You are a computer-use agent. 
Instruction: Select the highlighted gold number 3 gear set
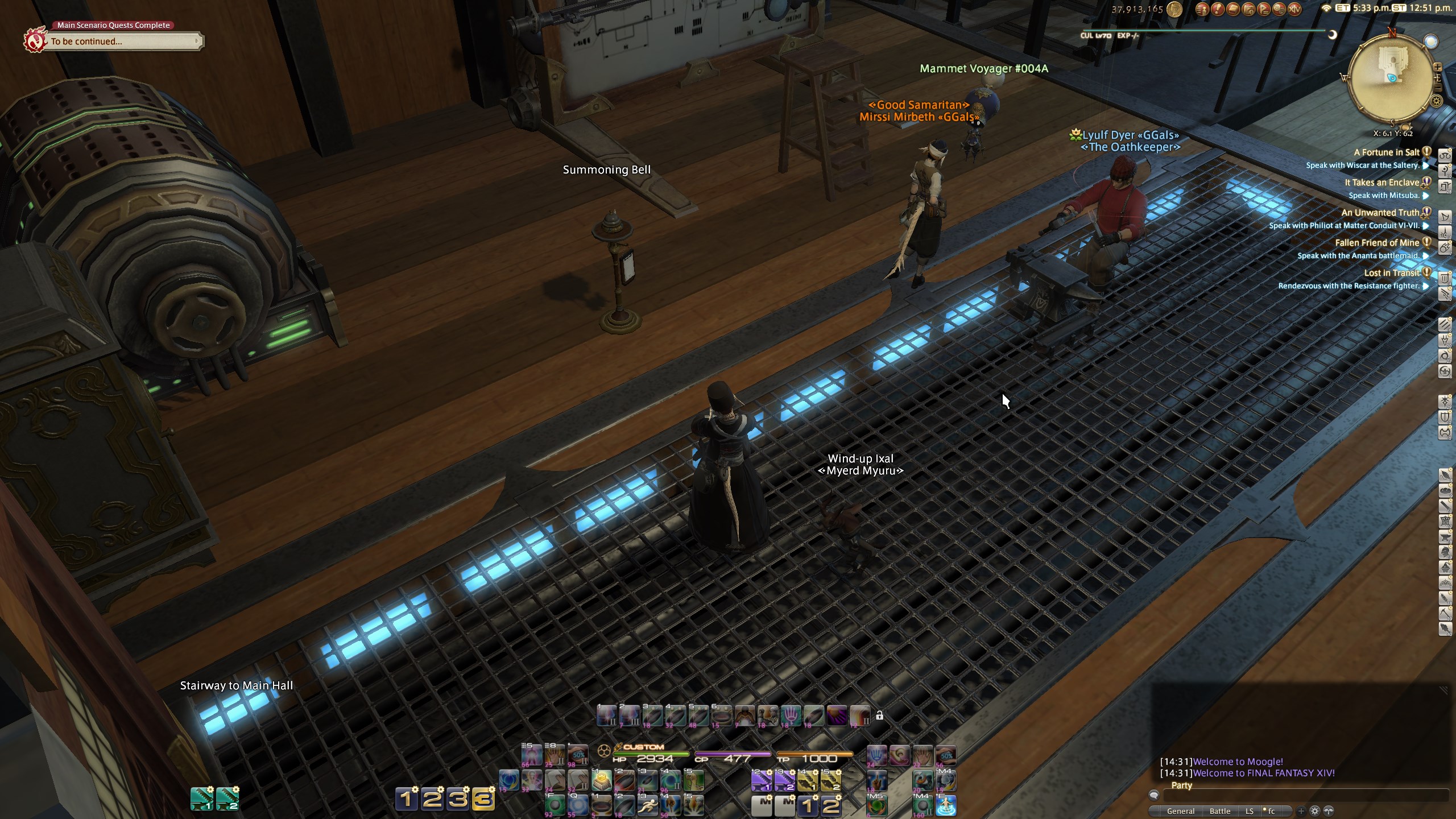(483, 799)
